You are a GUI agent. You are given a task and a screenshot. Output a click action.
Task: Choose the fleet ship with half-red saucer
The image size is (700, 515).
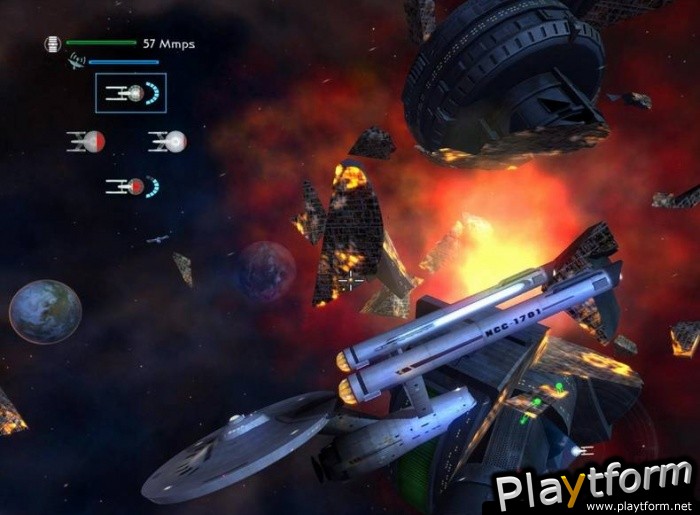click(x=87, y=141)
